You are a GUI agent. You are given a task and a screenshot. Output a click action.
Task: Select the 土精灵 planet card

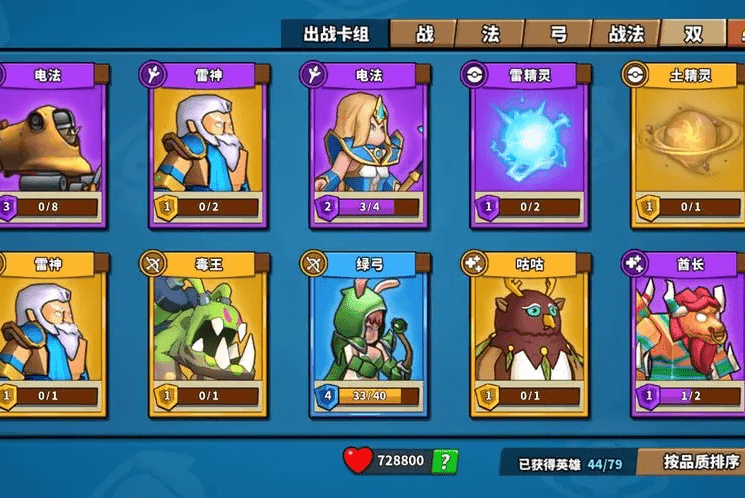(x=688, y=145)
